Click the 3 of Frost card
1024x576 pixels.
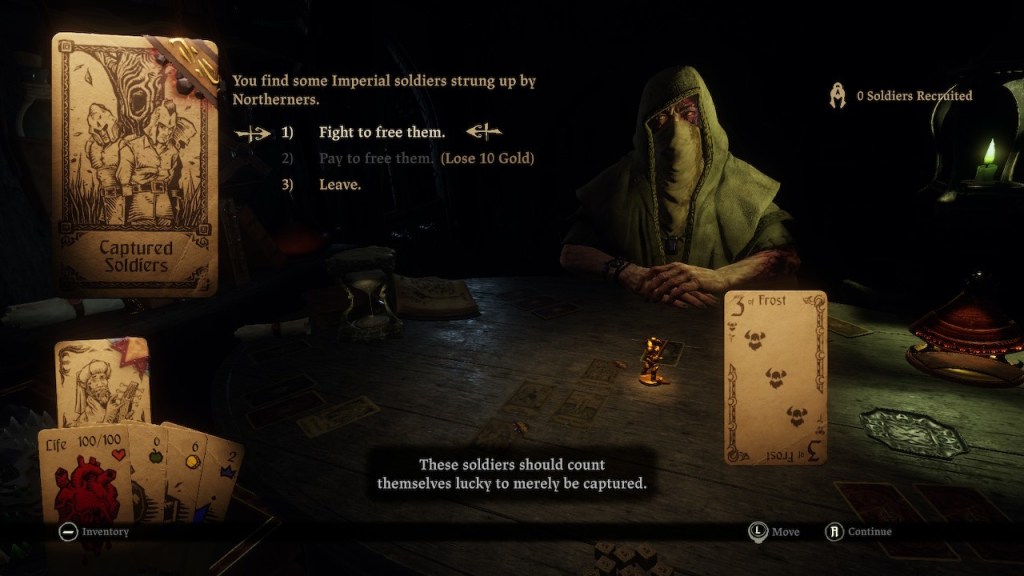pos(775,377)
